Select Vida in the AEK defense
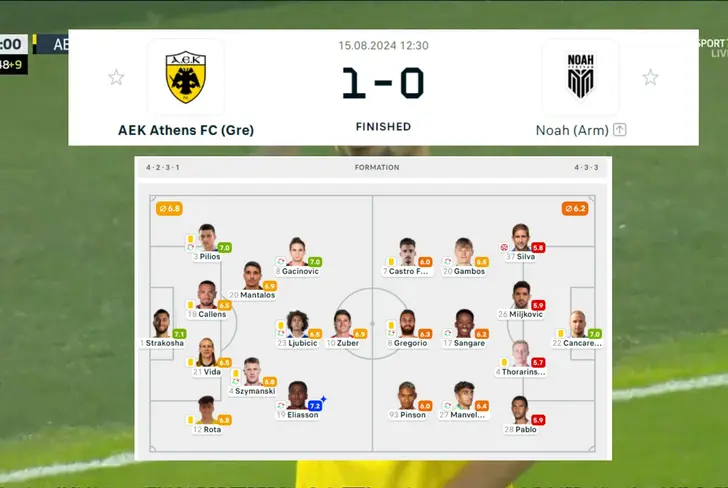Screen dimensions: 728x488 pyautogui.click(x=206, y=353)
